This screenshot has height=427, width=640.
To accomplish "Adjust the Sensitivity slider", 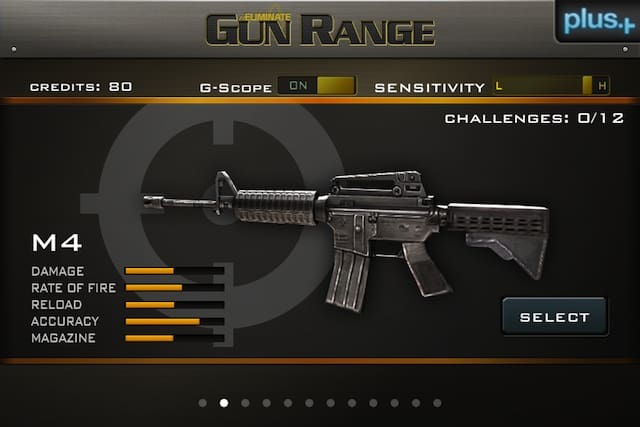I will point(551,86).
